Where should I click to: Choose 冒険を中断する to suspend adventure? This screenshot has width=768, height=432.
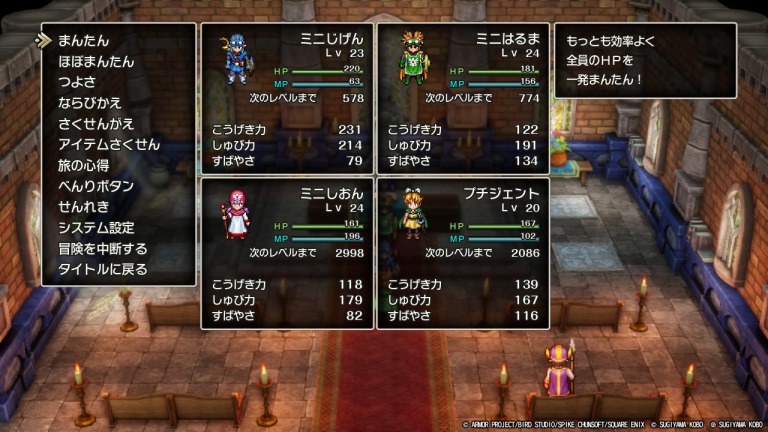pos(102,248)
